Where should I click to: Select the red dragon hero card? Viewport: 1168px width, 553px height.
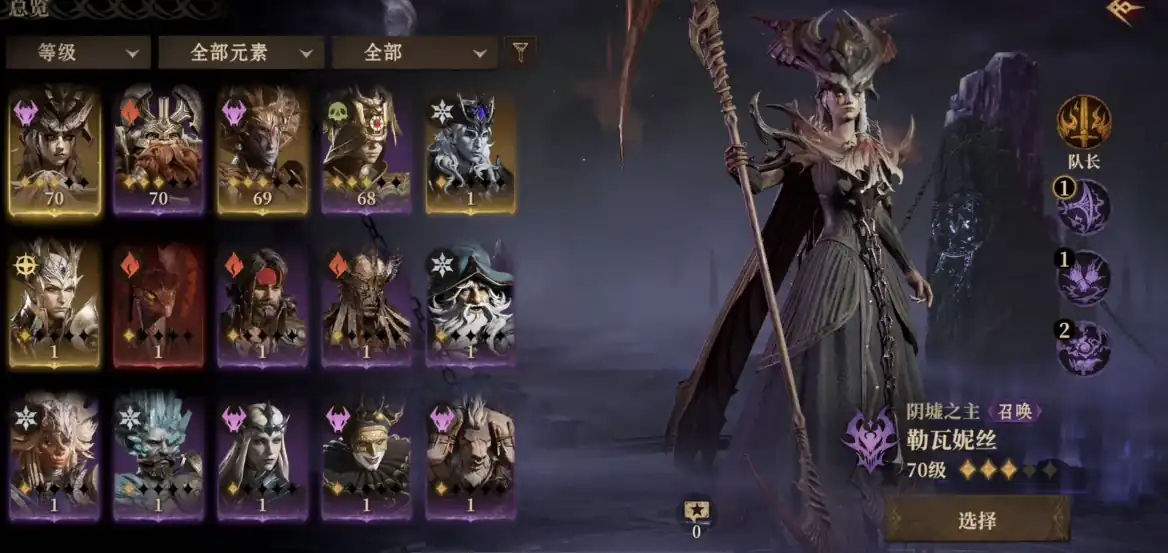159,303
